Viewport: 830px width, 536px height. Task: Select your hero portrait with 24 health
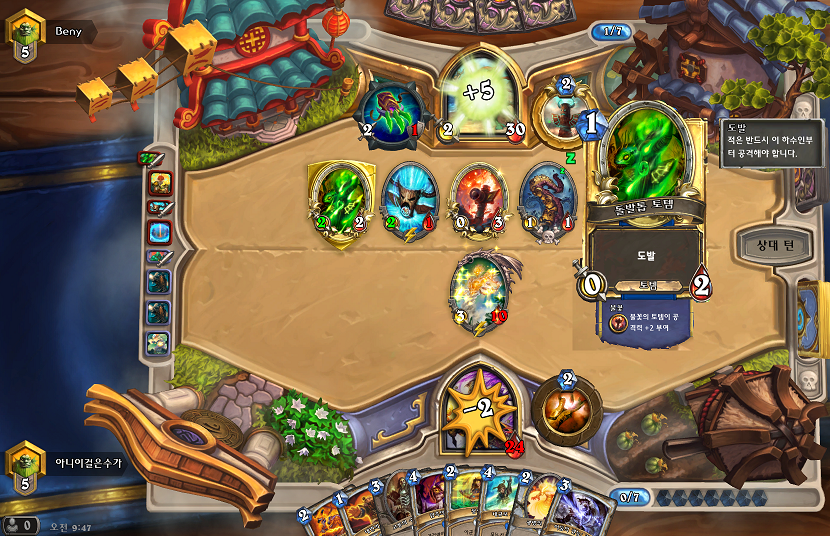[x=482, y=408]
